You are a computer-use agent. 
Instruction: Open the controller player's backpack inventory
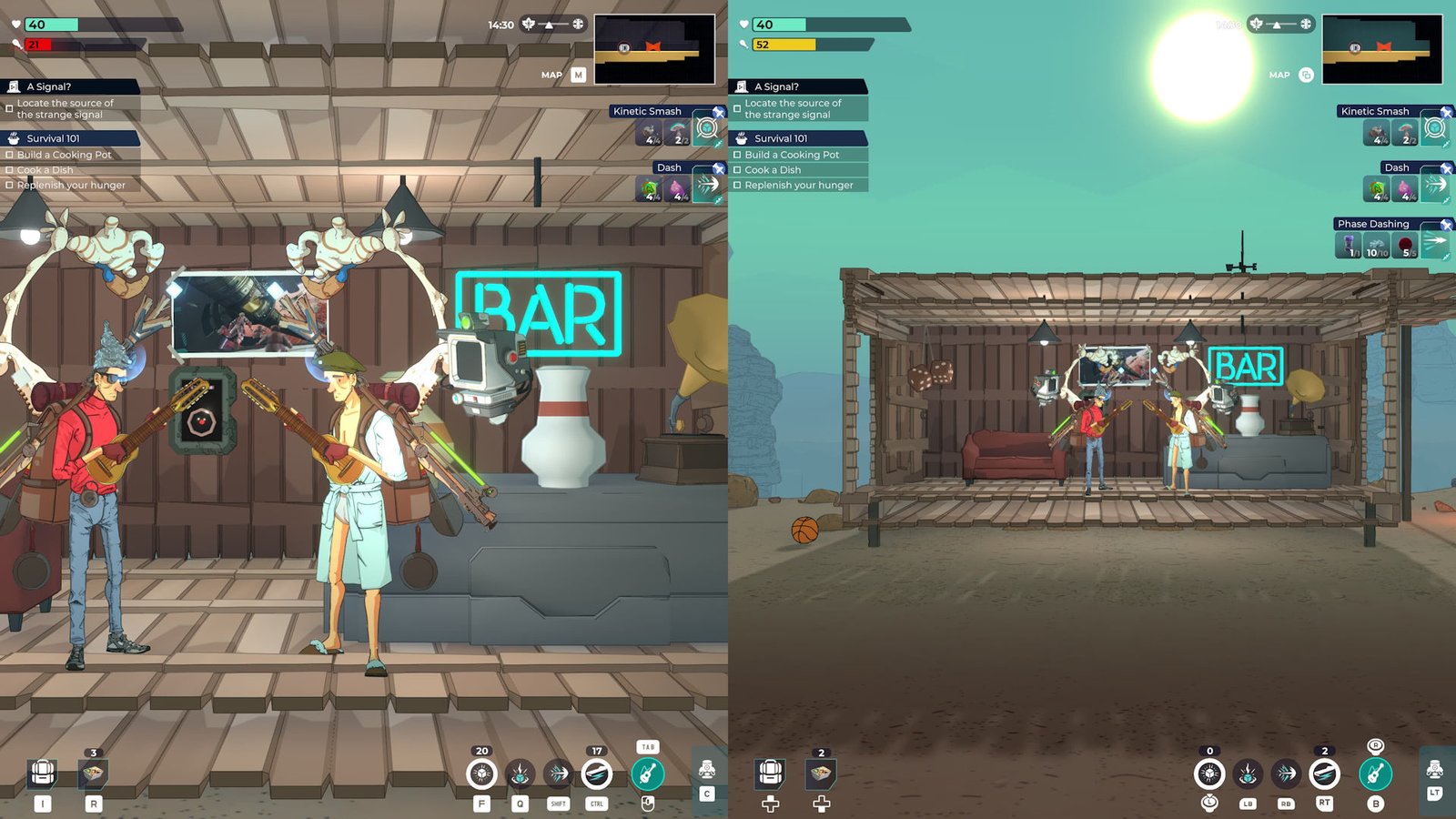click(x=770, y=773)
